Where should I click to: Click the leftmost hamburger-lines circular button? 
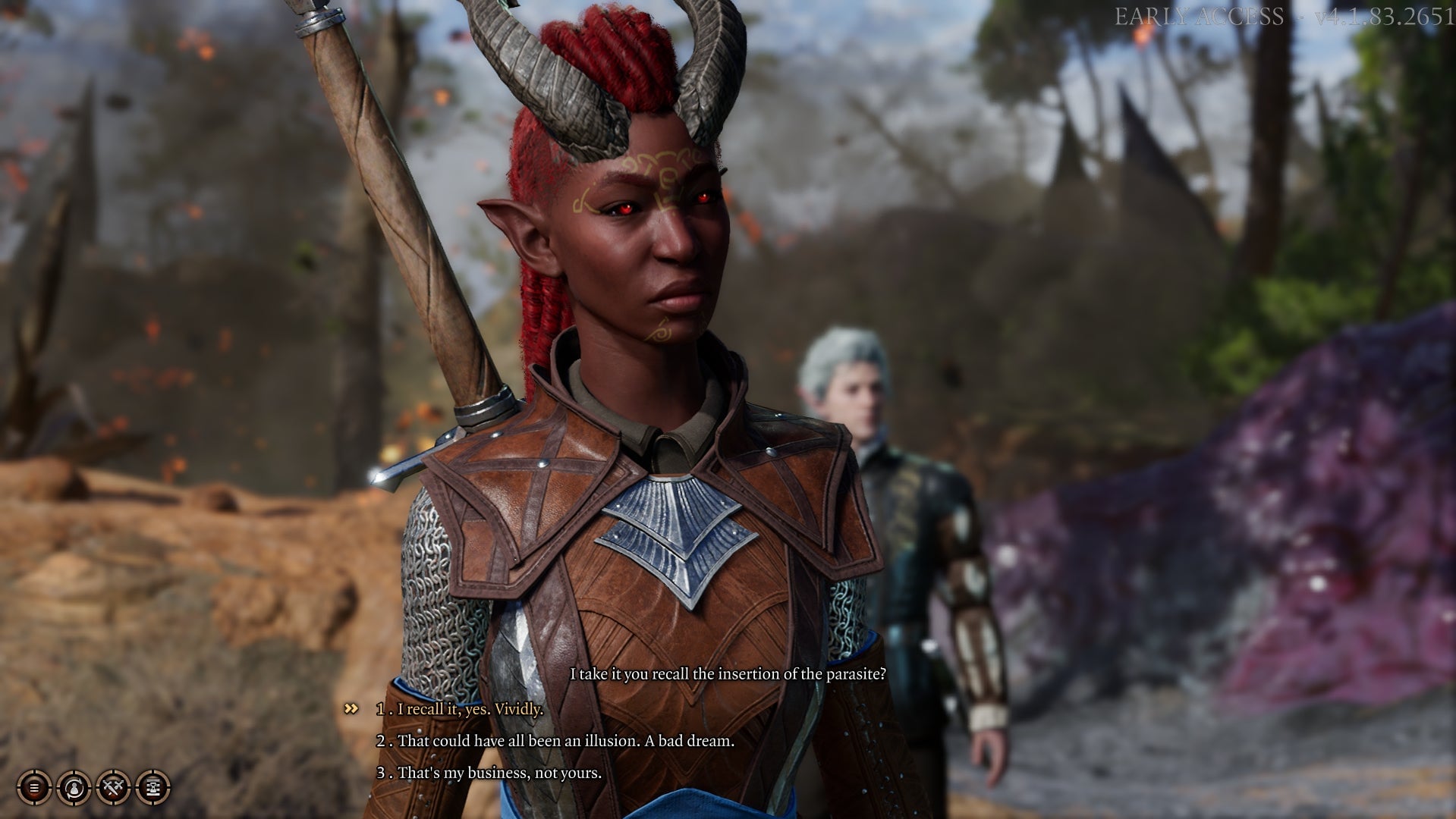click(34, 789)
